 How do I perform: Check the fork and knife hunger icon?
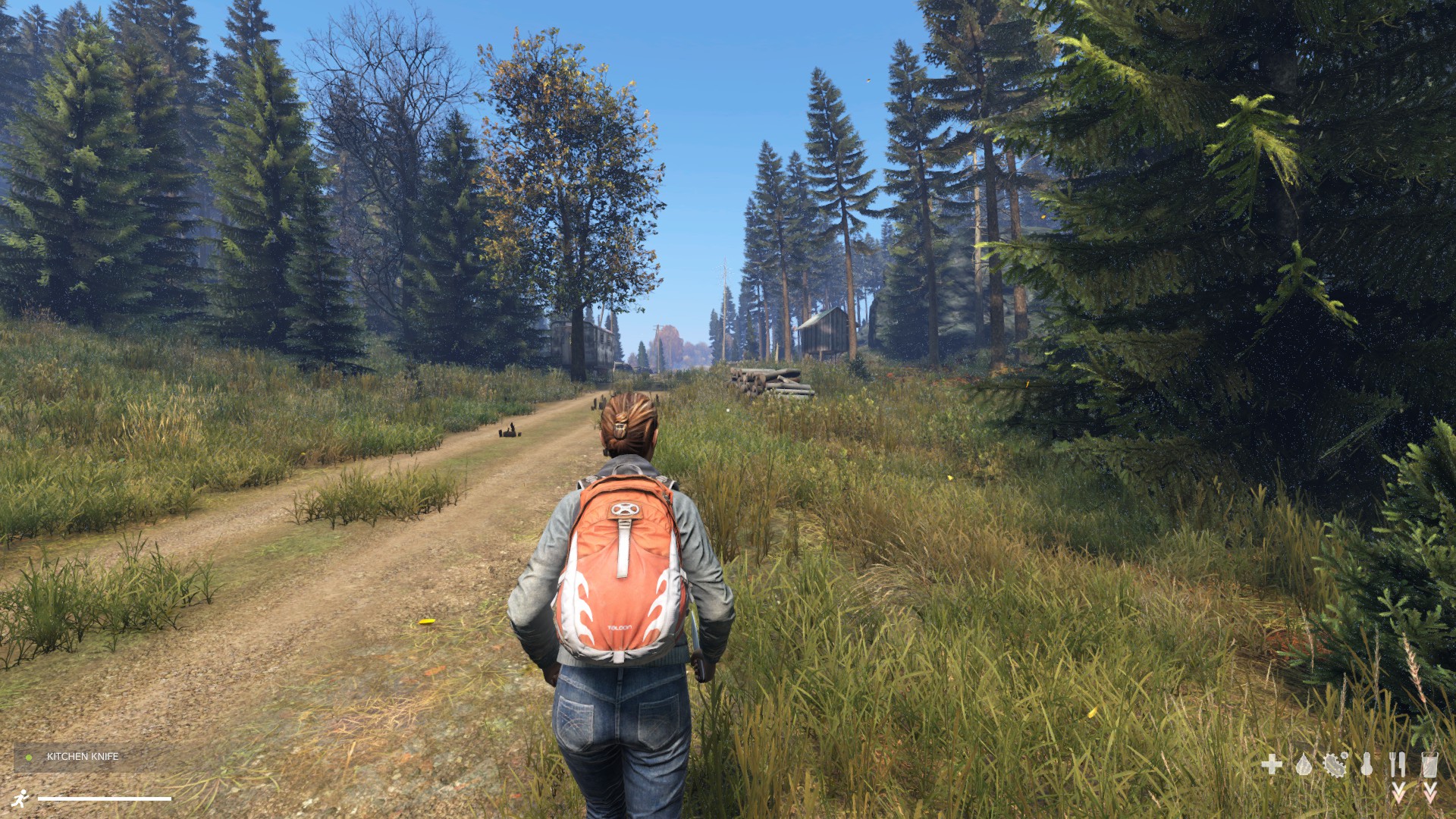click(x=1398, y=764)
